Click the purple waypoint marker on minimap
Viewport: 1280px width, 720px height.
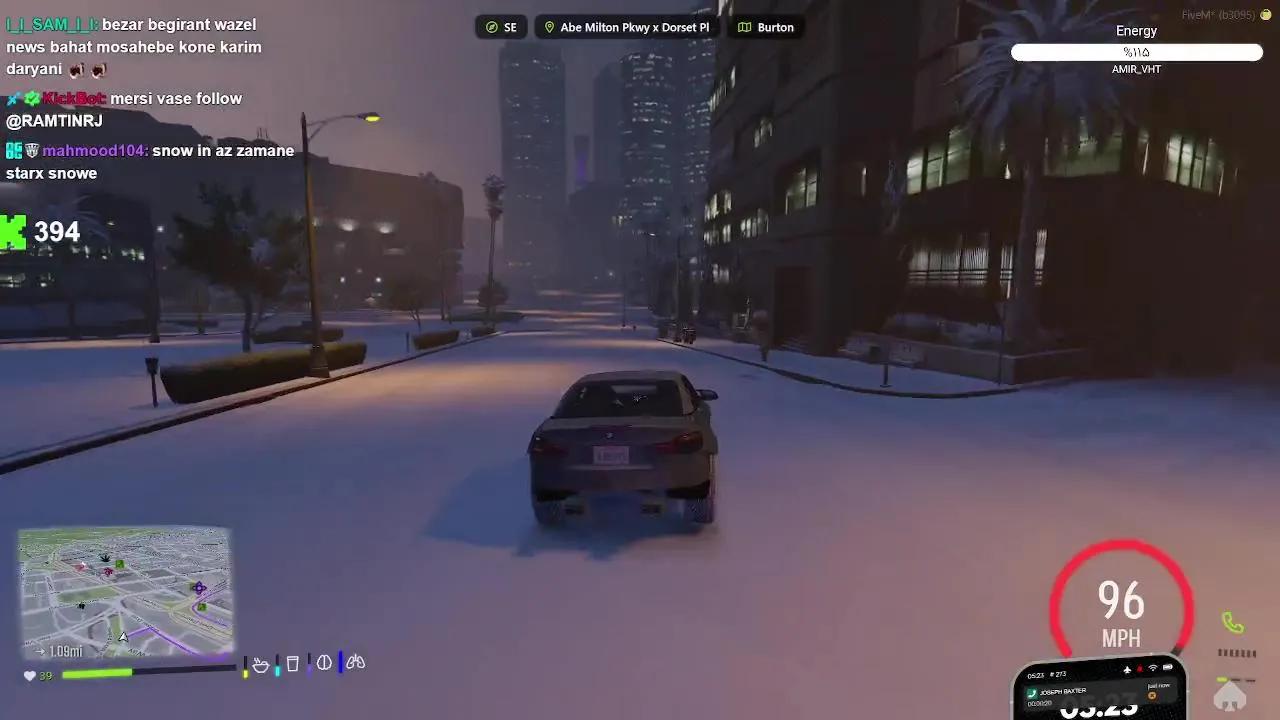pyautogui.click(x=198, y=588)
